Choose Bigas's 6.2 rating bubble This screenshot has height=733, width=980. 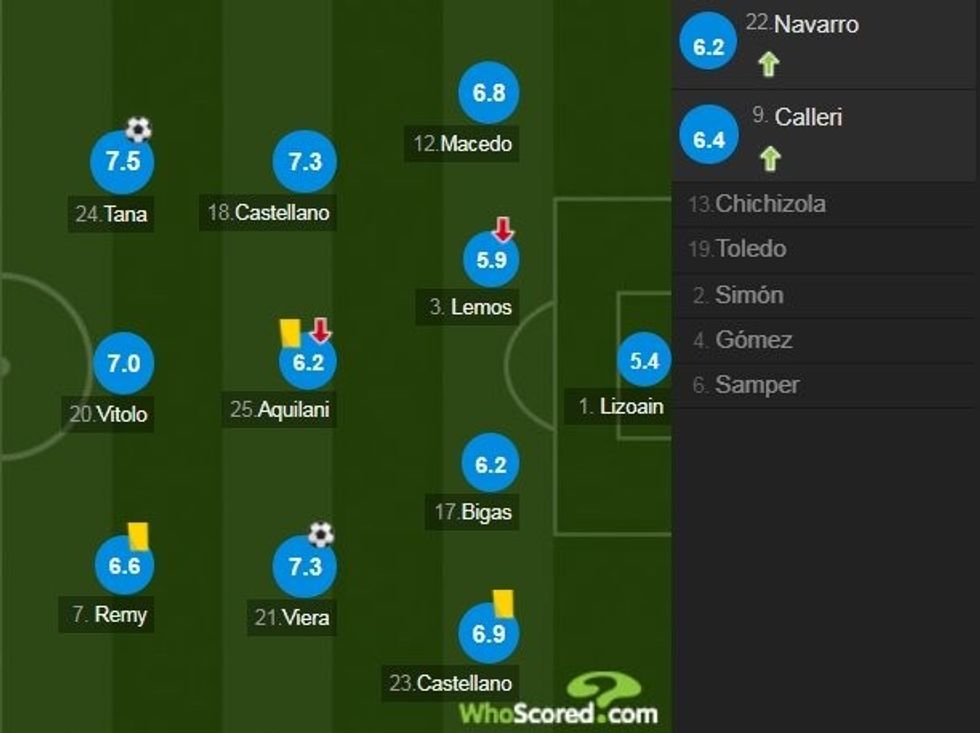[x=490, y=464]
